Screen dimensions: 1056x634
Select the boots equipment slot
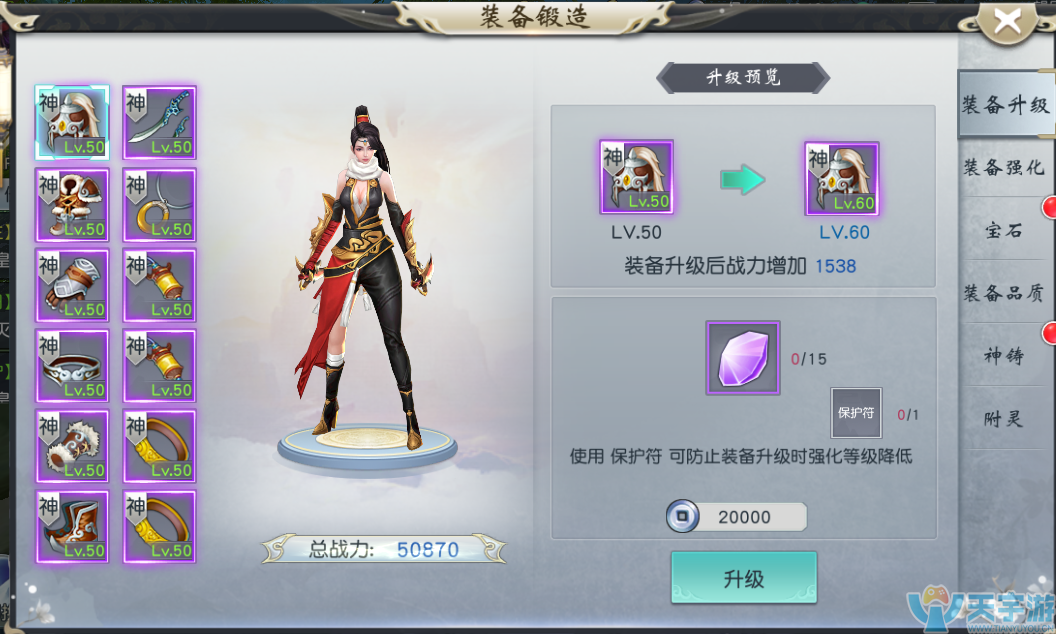point(72,526)
